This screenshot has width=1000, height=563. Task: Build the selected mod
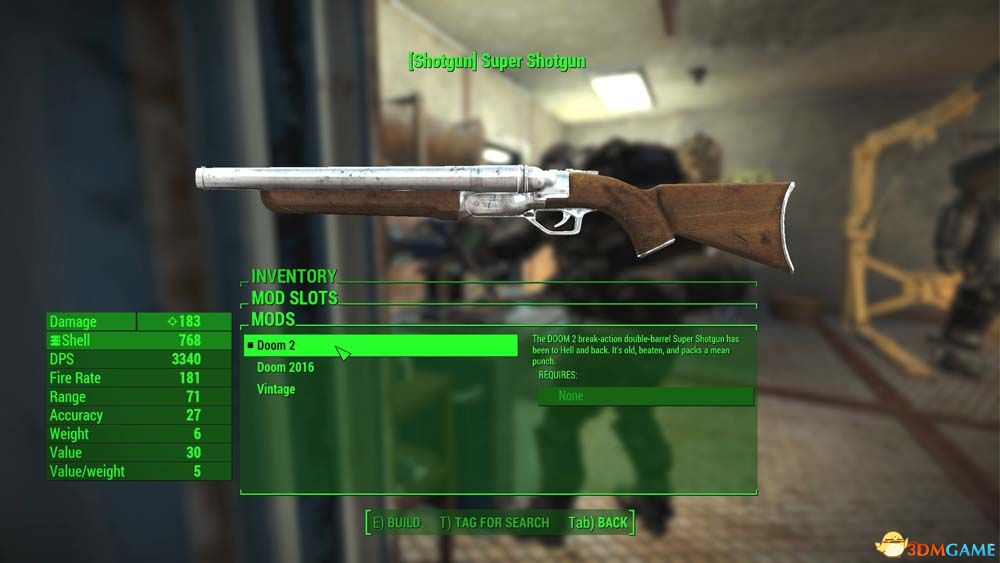click(396, 522)
